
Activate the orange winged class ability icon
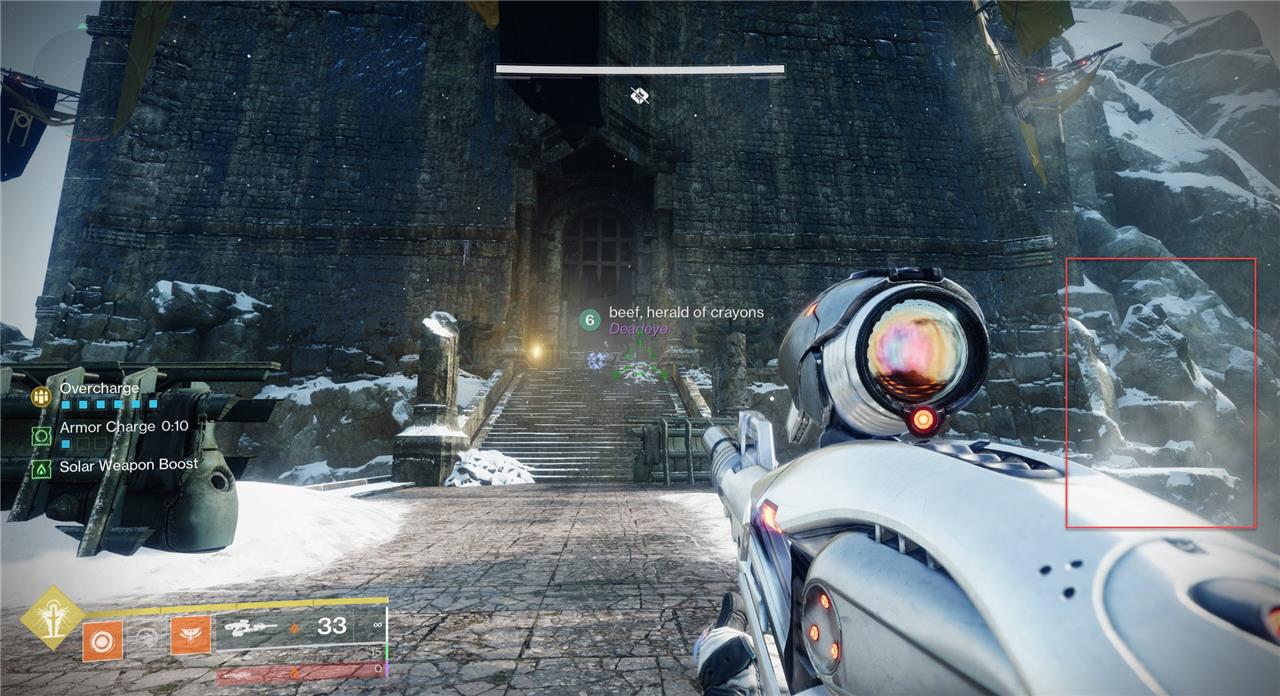coord(190,635)
